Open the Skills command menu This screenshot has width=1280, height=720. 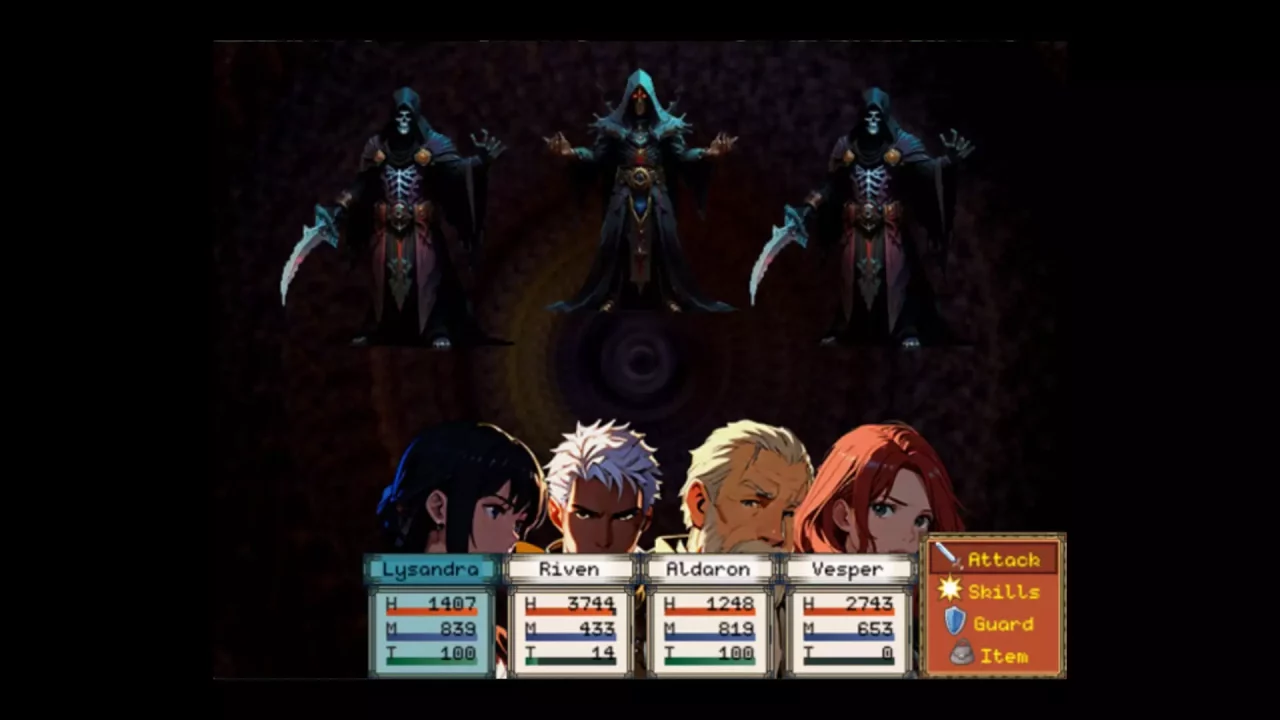pos(993,591)
